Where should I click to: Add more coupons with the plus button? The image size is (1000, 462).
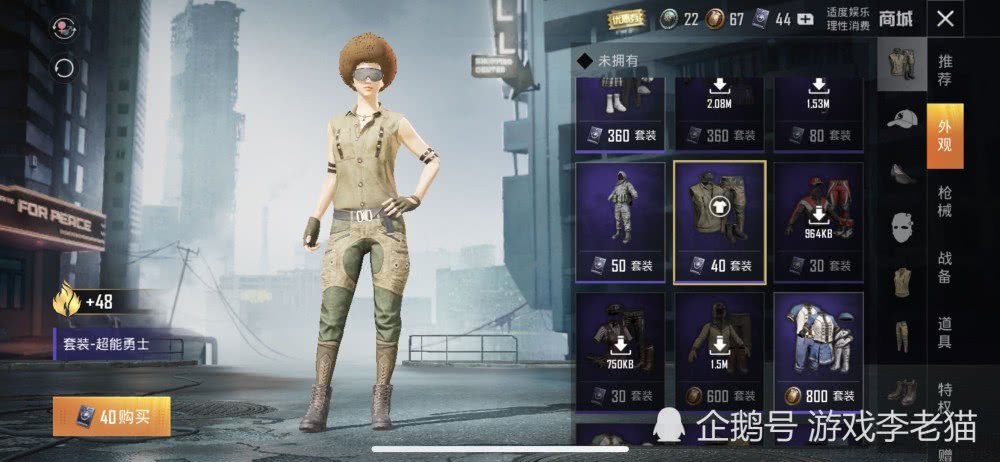pyautogui.click(x=805, y=19)
